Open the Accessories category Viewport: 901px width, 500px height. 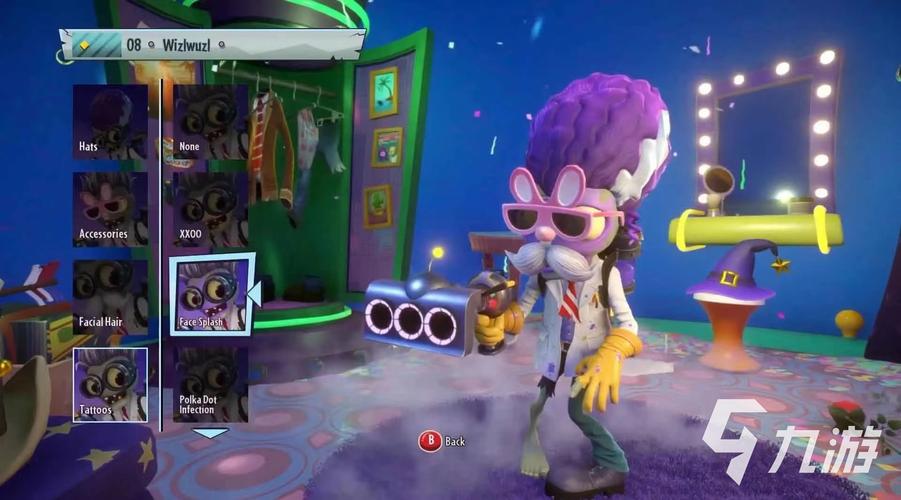(110, 210)
